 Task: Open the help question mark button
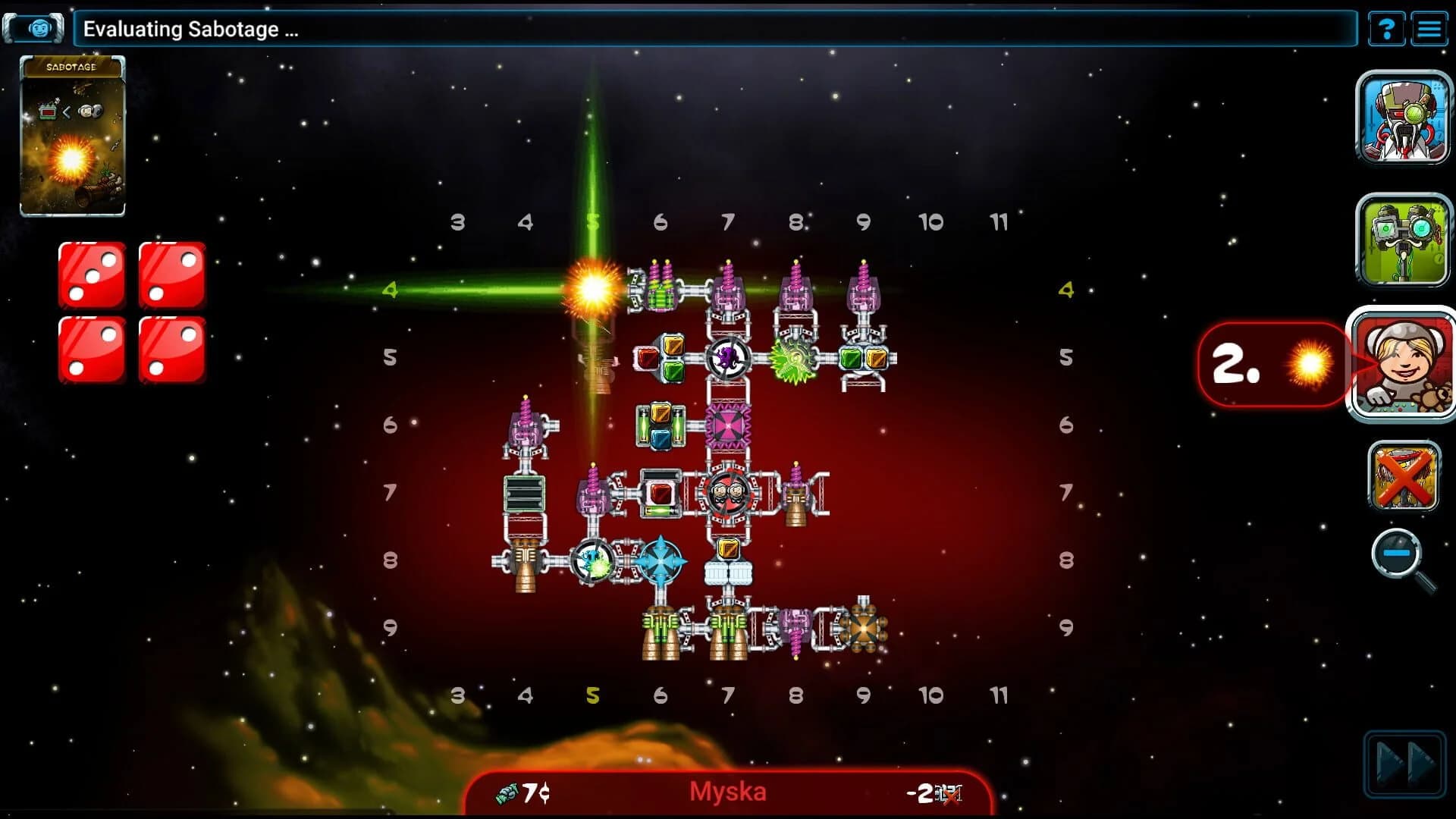[1387, 29]
